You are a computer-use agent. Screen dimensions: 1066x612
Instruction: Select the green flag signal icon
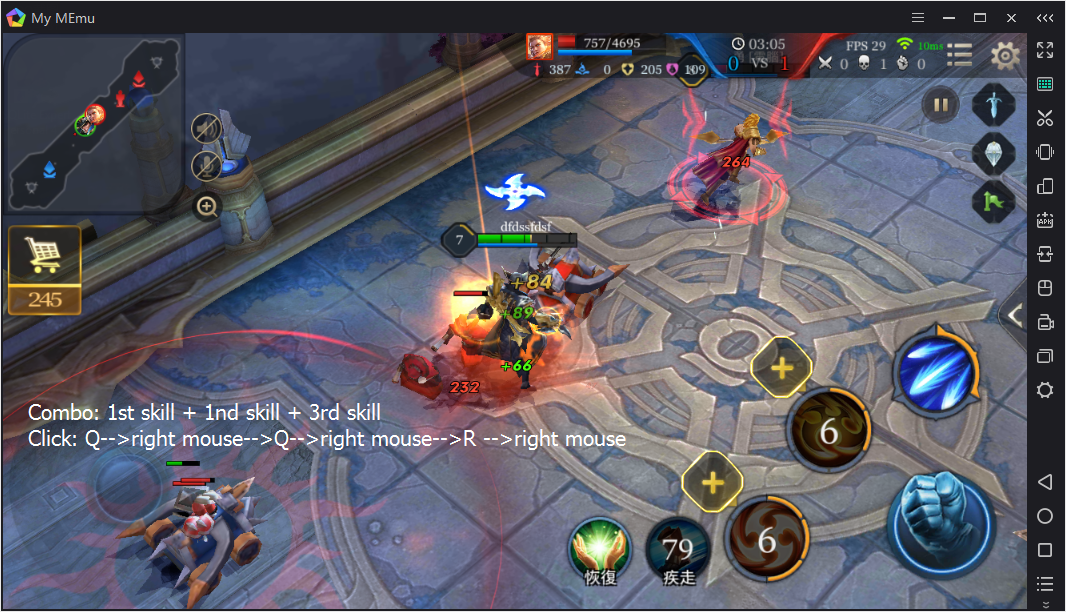[994, 202]
